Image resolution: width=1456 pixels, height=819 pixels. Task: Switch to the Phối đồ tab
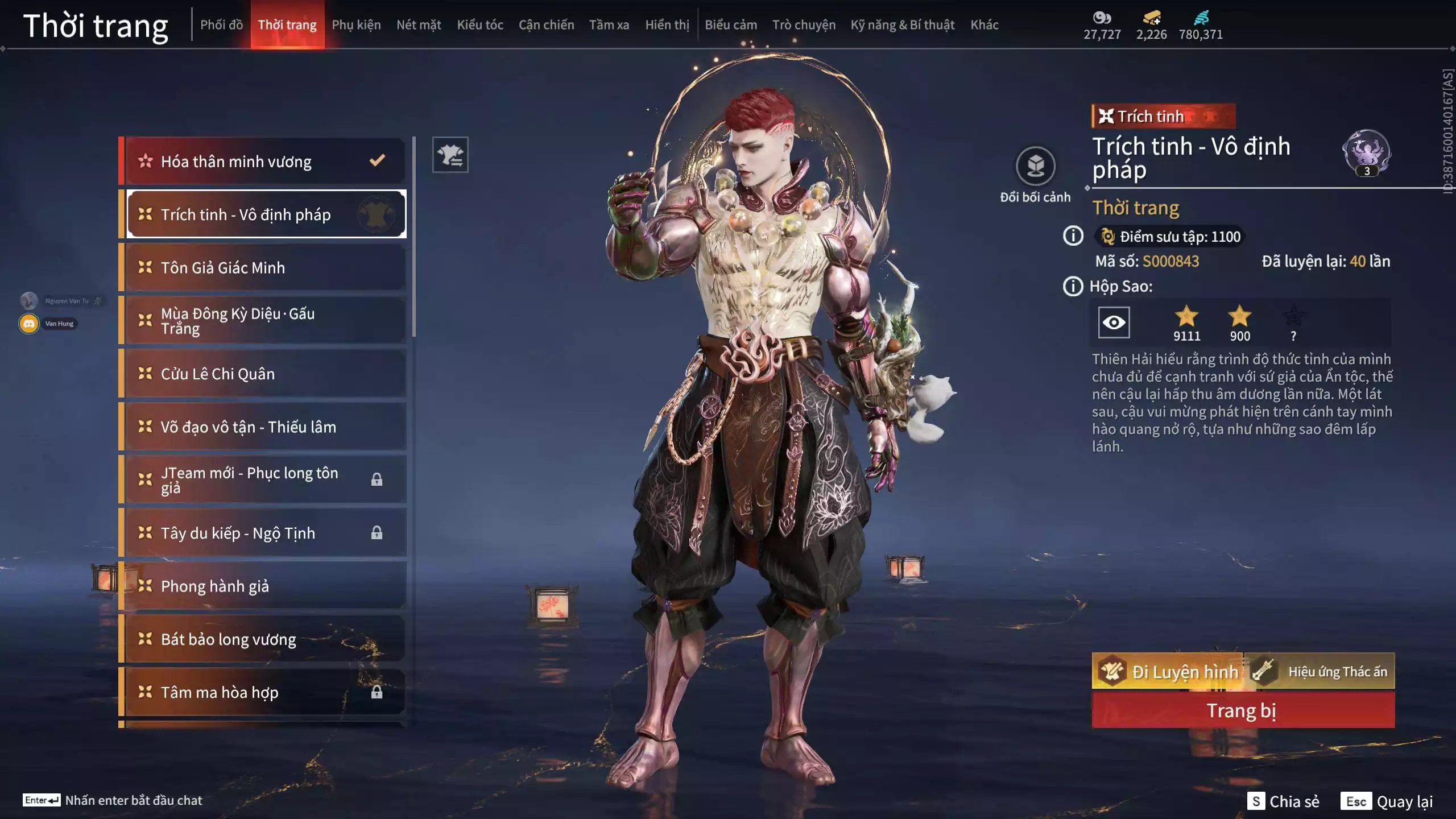coord(222,25)
